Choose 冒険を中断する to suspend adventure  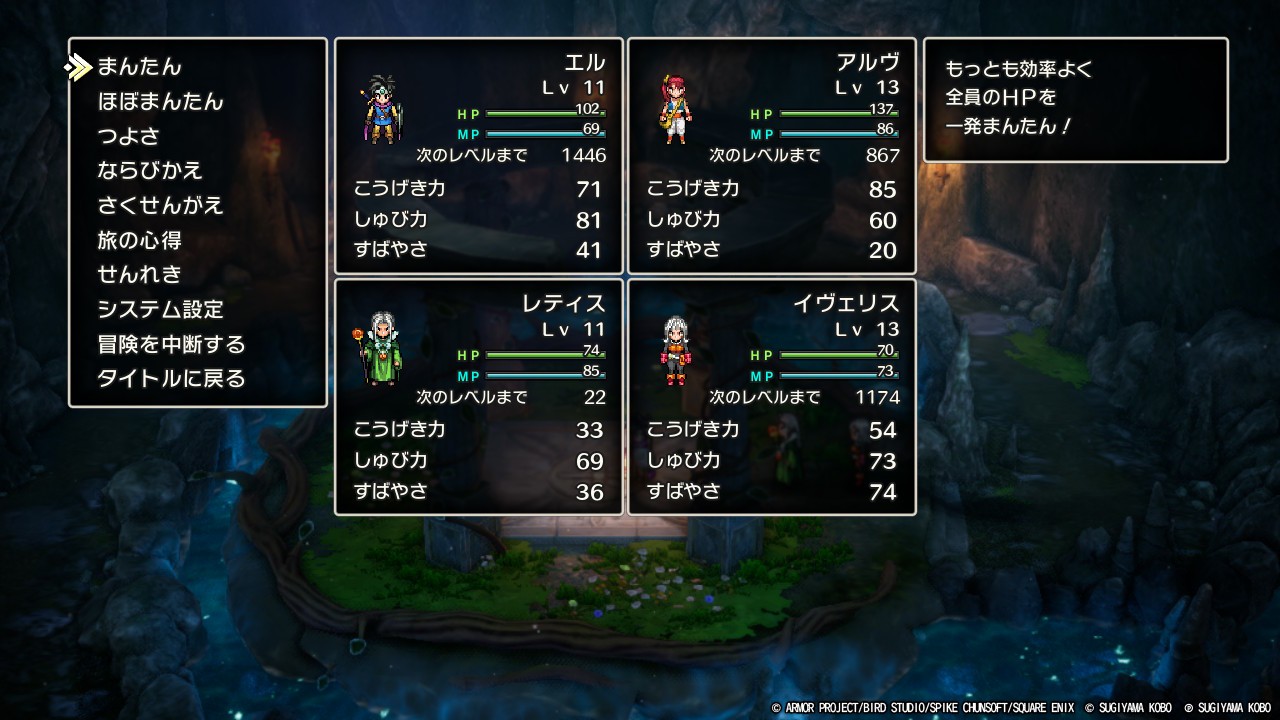pos(171,344)
